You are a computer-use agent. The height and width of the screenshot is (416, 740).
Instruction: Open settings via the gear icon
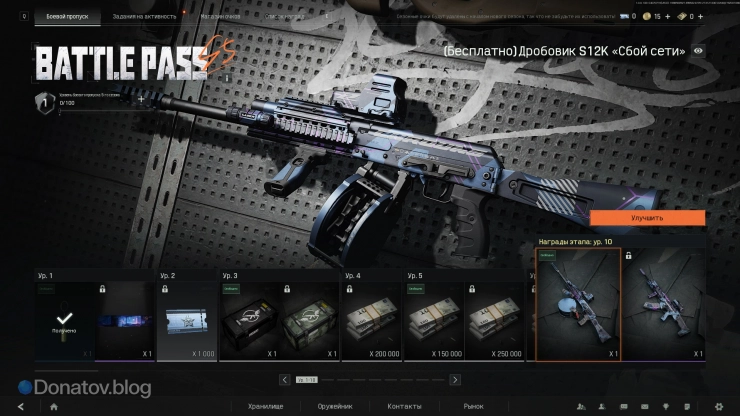(x=717, y=406)
